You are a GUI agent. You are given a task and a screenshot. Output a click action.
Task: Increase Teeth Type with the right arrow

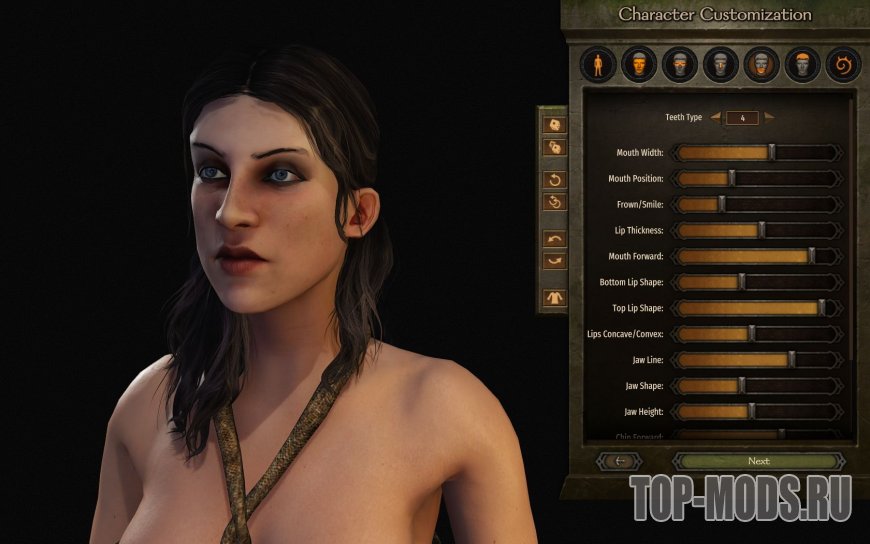769,117
